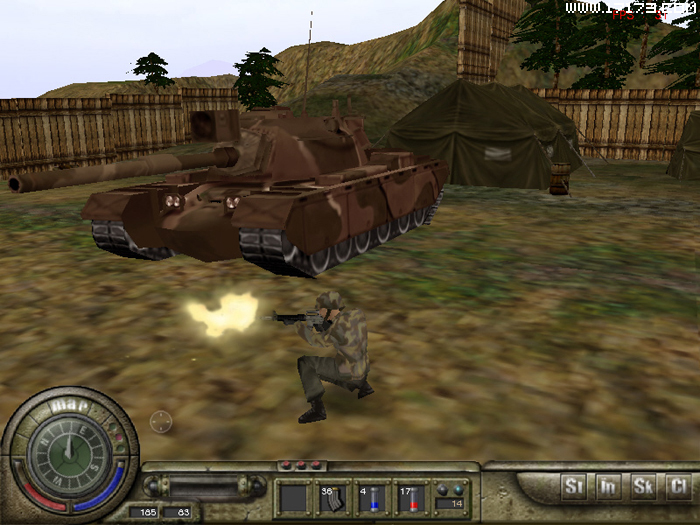Open the St panel button
The height and width of the screenshot is (525, 700).
point(574,487)
